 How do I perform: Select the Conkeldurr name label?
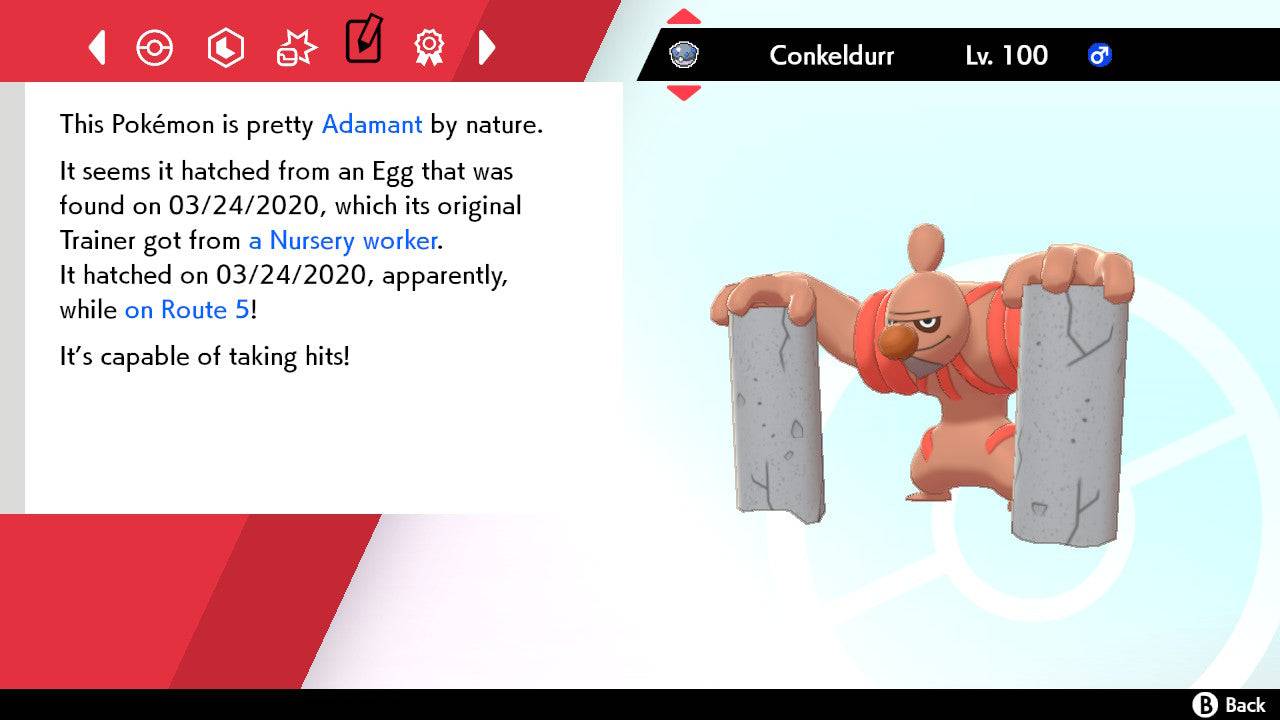(x=831, y=56)
